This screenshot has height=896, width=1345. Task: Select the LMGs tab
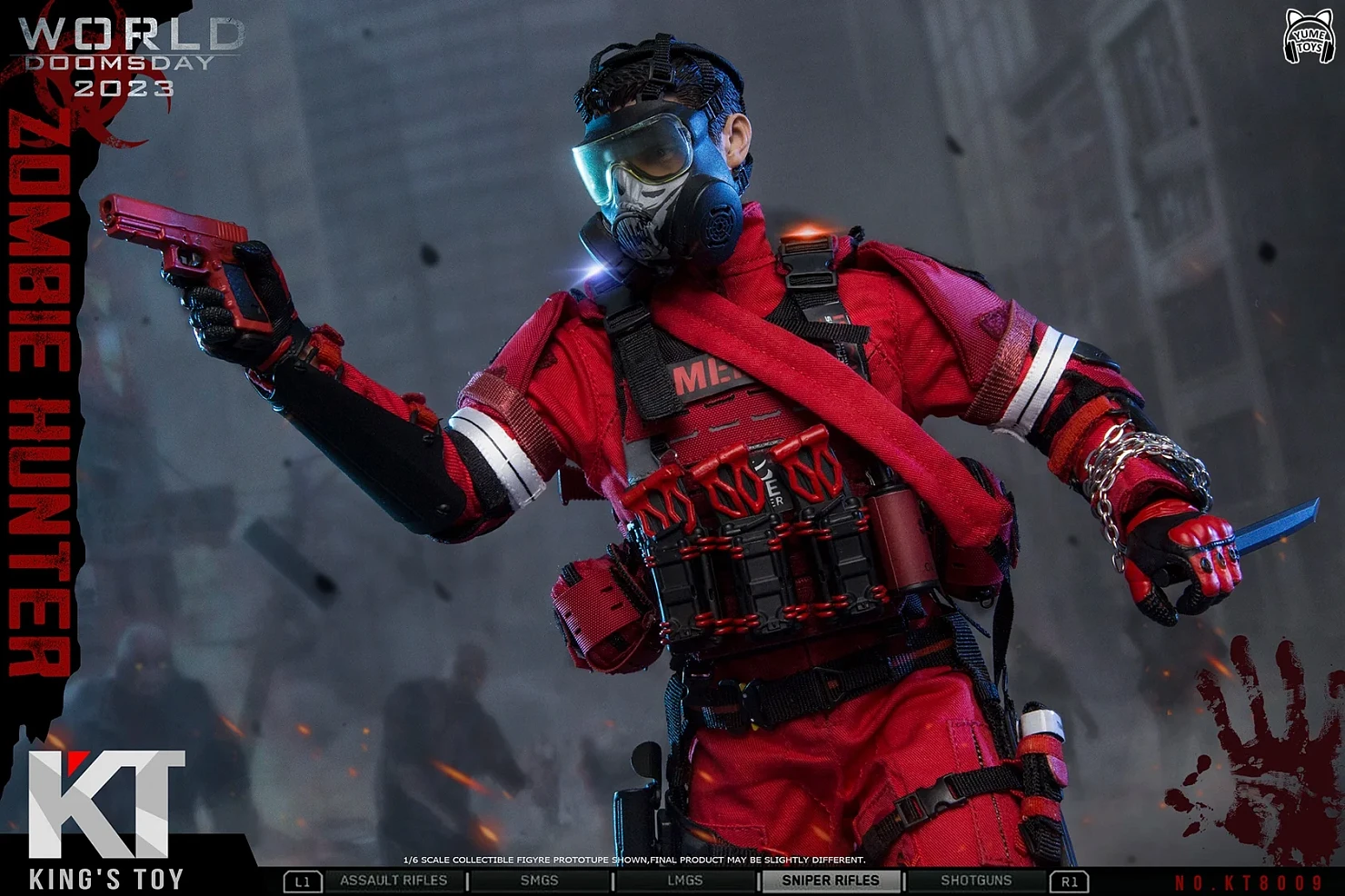[684, 881]
